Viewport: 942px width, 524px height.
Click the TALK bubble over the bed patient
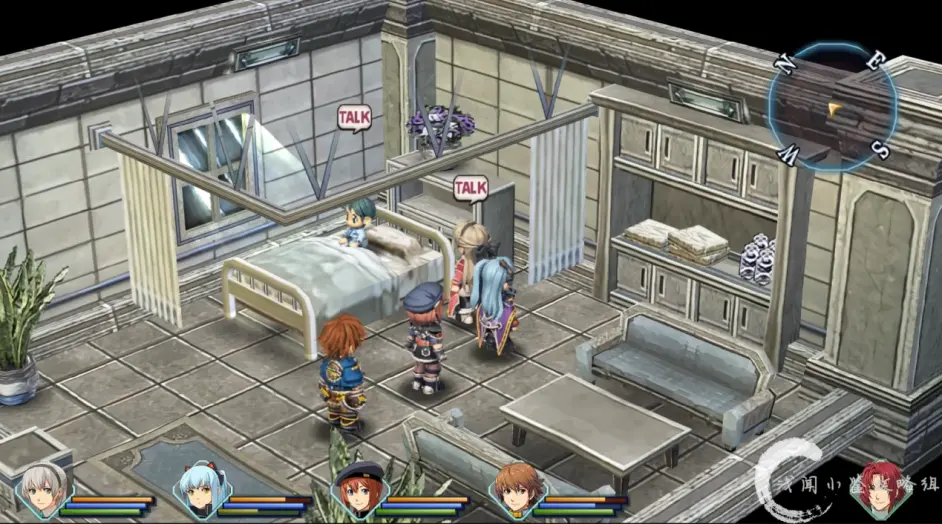tap(353, 119)
